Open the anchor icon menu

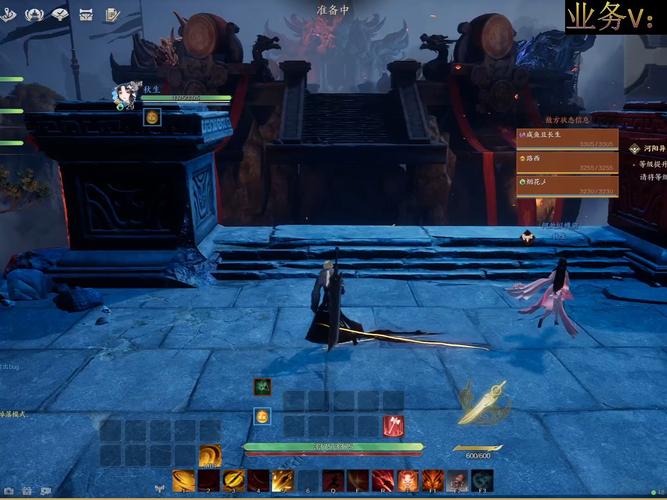8,14
